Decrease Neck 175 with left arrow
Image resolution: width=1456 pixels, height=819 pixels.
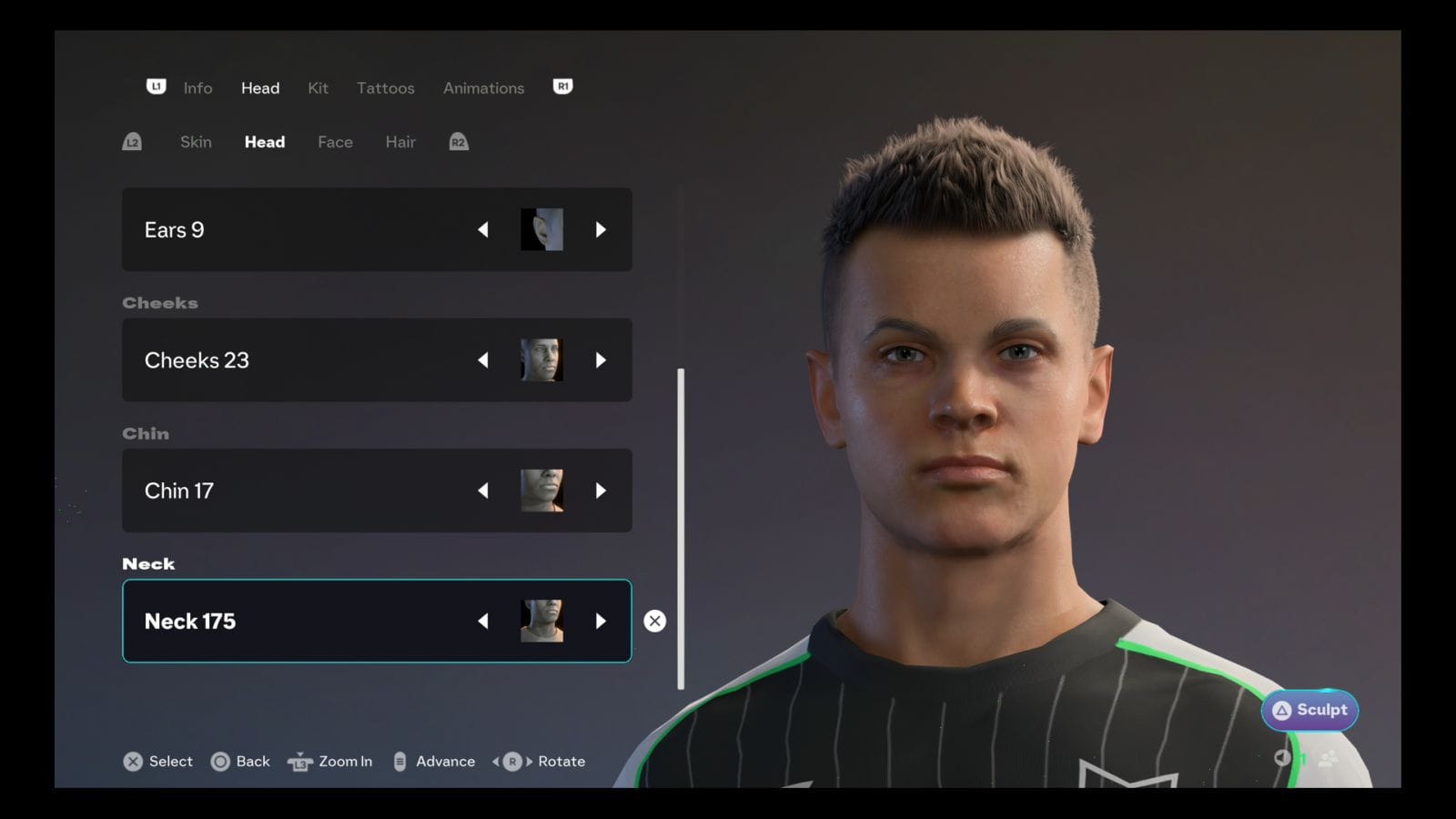(x=483, y=622)
